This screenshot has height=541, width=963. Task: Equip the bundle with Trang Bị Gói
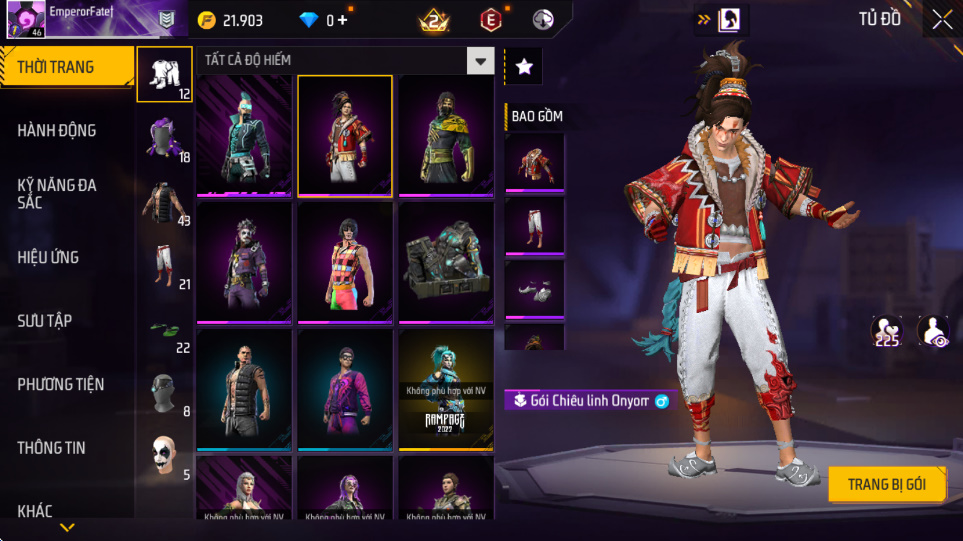[886, 484]
